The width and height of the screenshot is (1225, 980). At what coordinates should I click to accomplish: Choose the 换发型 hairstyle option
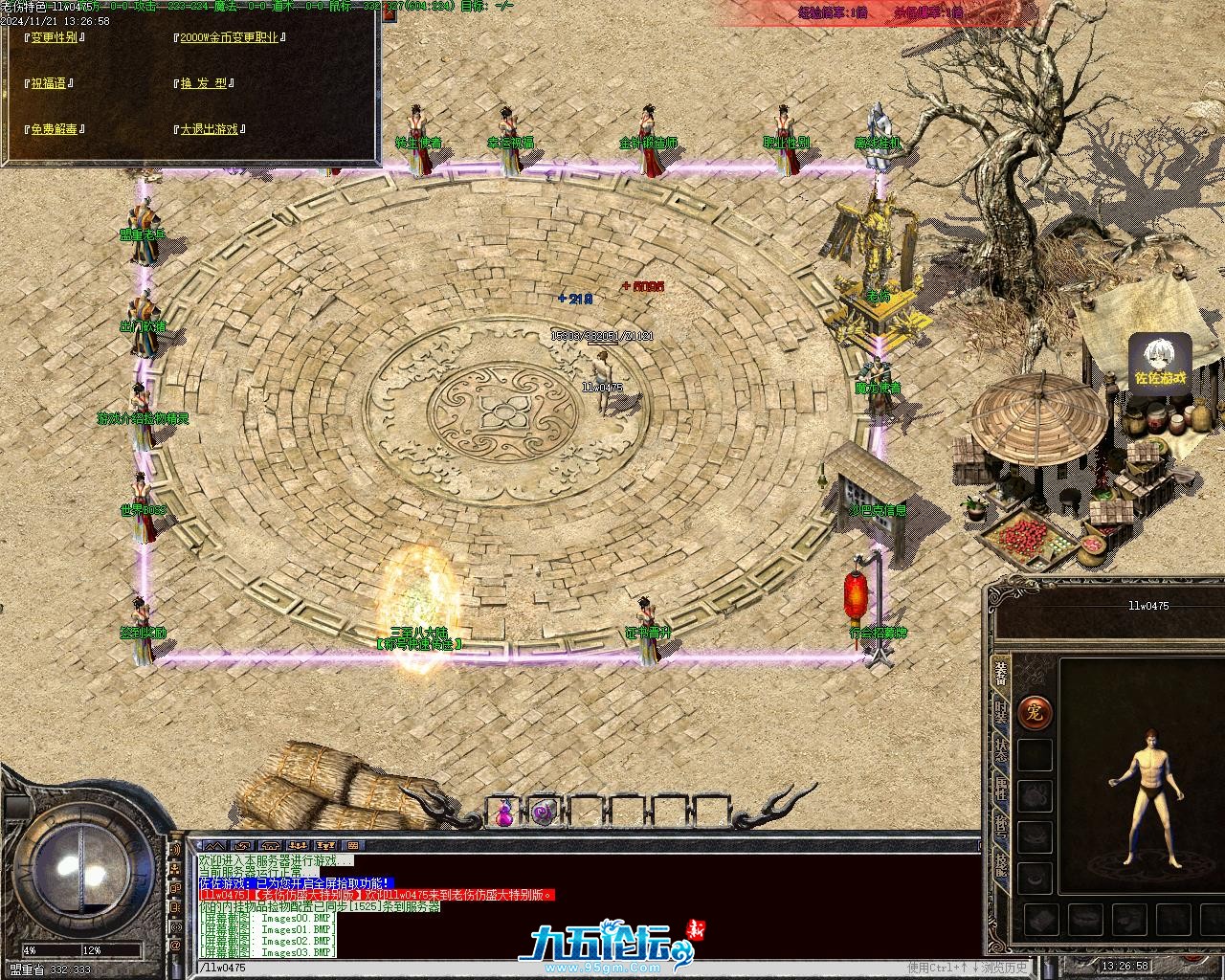click(204, 83)
